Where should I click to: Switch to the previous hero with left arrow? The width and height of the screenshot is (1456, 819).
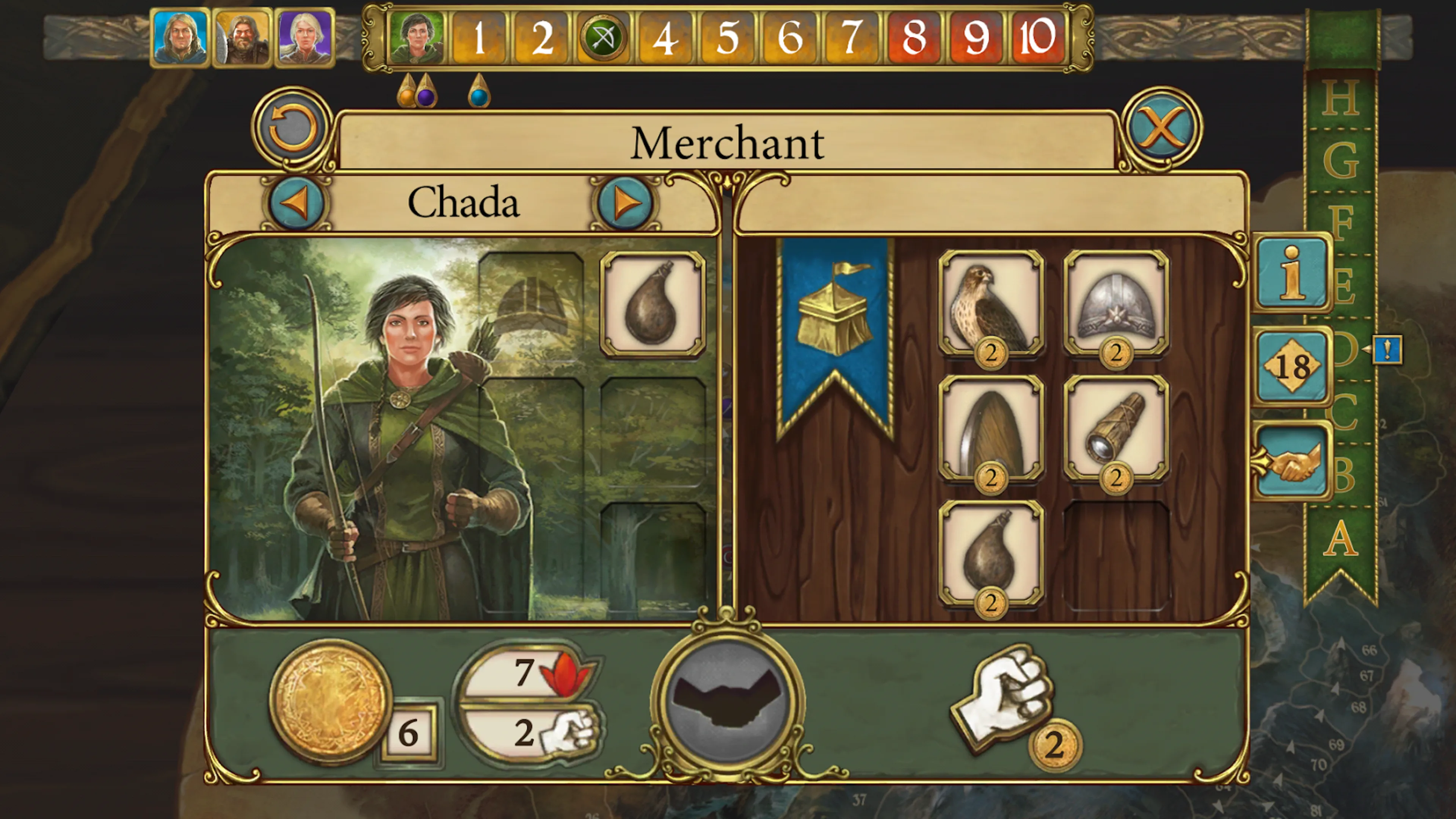point(296,202)
